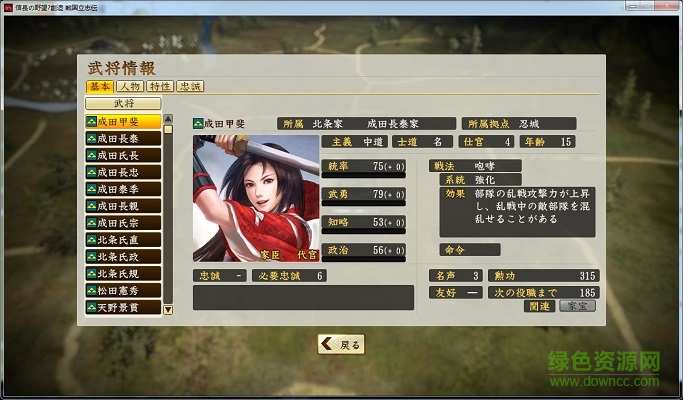683x400 pixels.
Task: Open the 特性 tab
Action: pyautogui.click(x=160, y=87)
